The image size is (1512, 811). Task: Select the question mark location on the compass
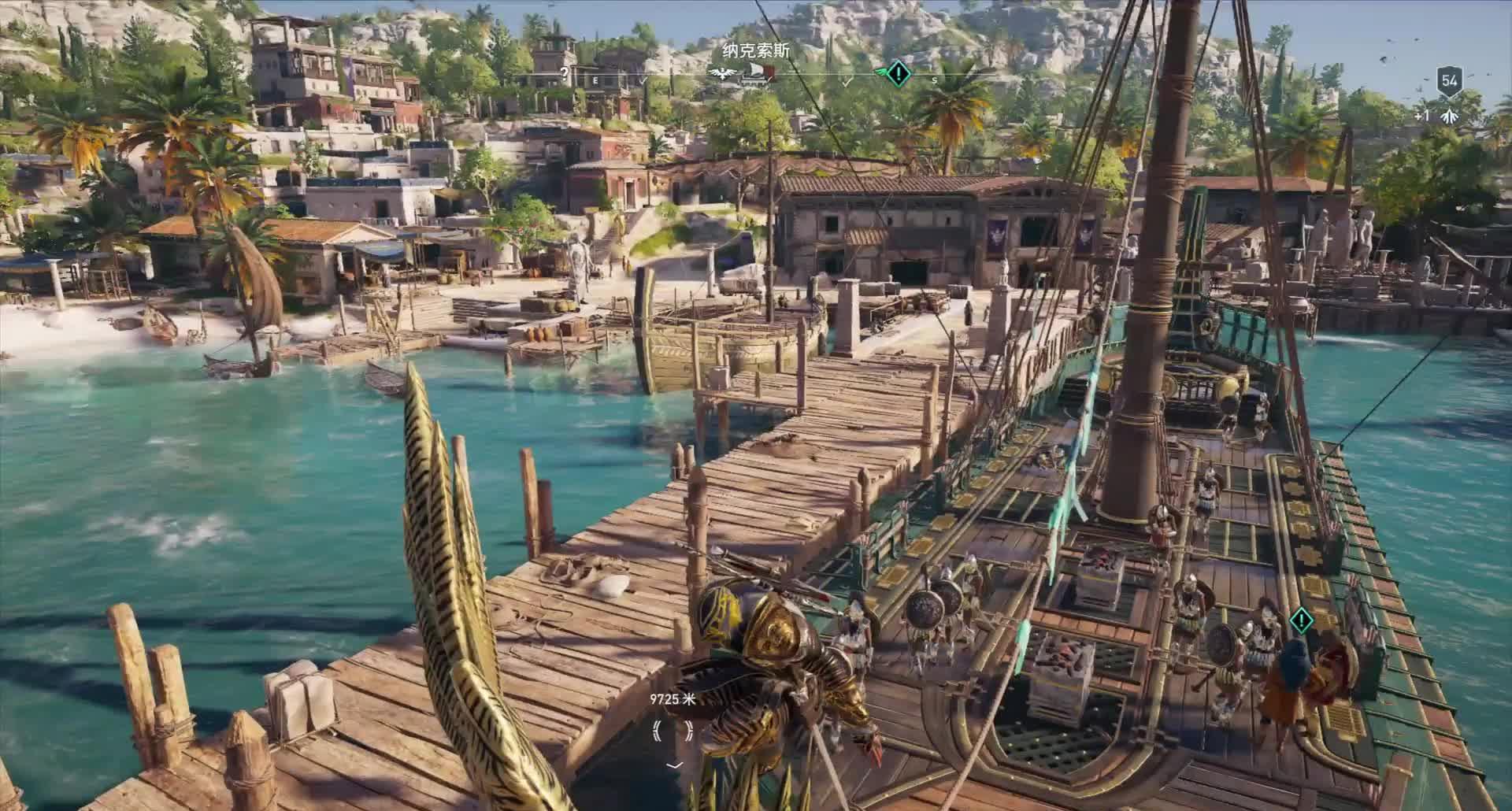tap(563, 72)
